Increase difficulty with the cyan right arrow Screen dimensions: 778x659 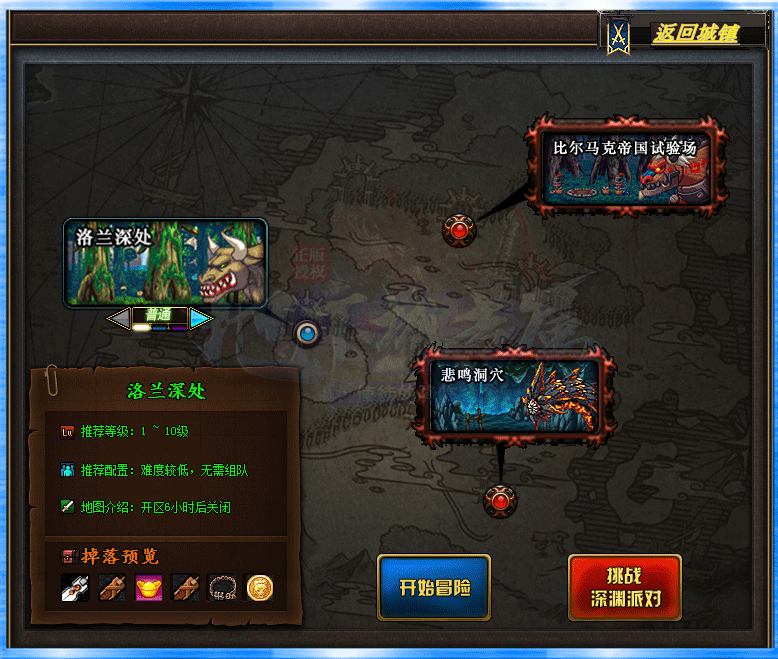click(201, 318)
